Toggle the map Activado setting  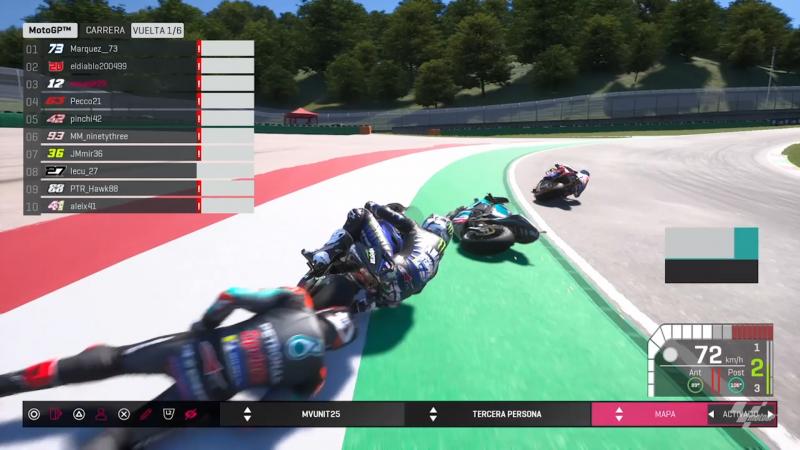pos(741,414)
